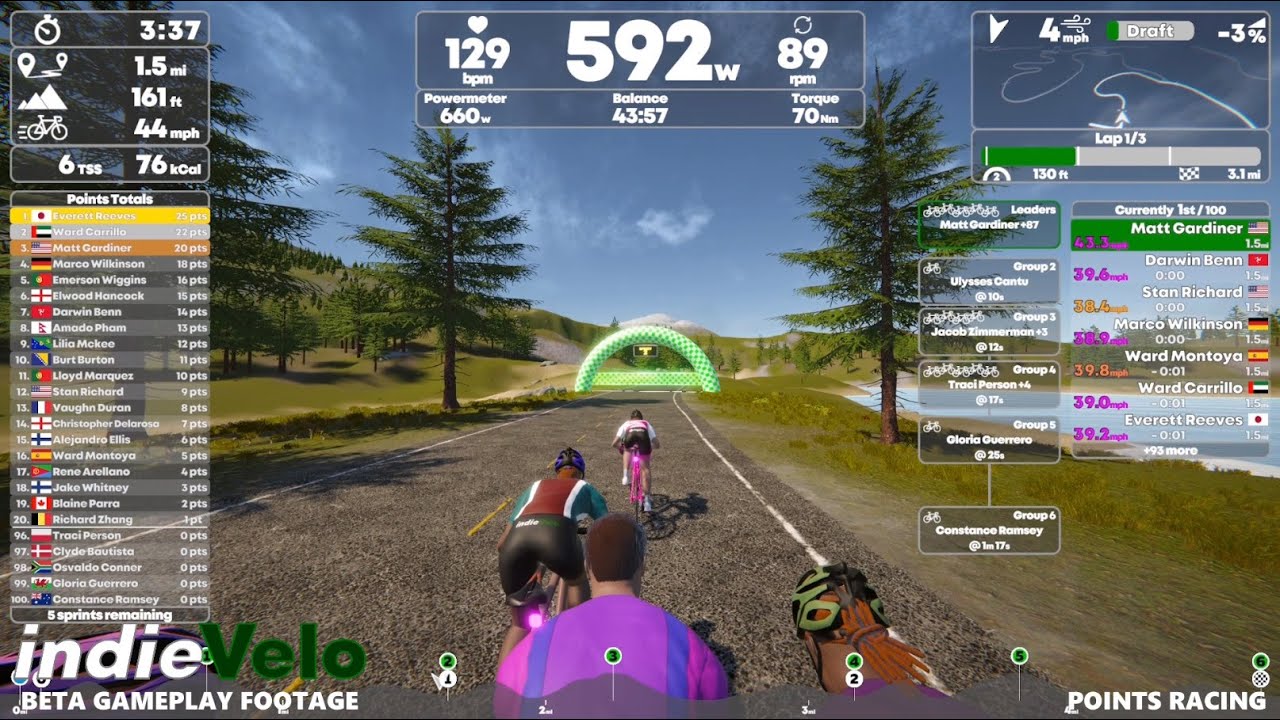Click the Points Totals header
The width and height of the screenshot is (1280, 720).
click(x=110, y=199)
